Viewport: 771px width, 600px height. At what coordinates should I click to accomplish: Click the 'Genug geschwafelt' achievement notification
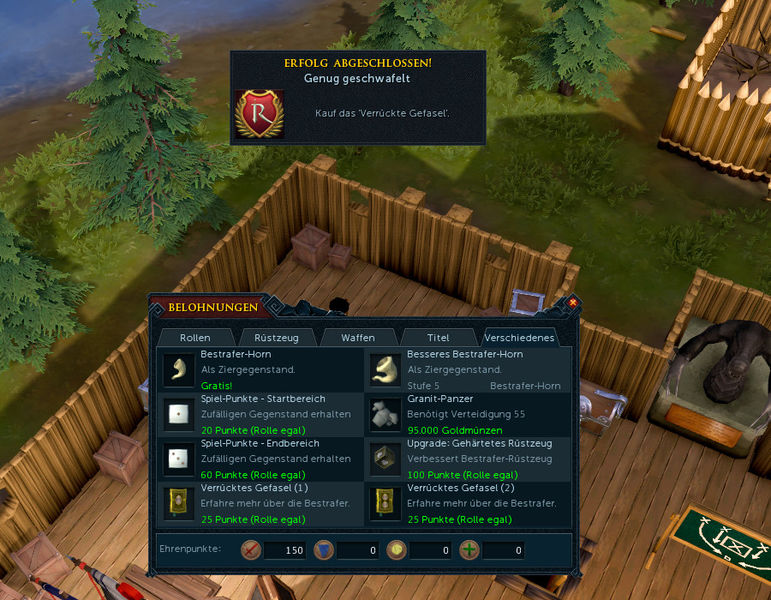(358, 98)
